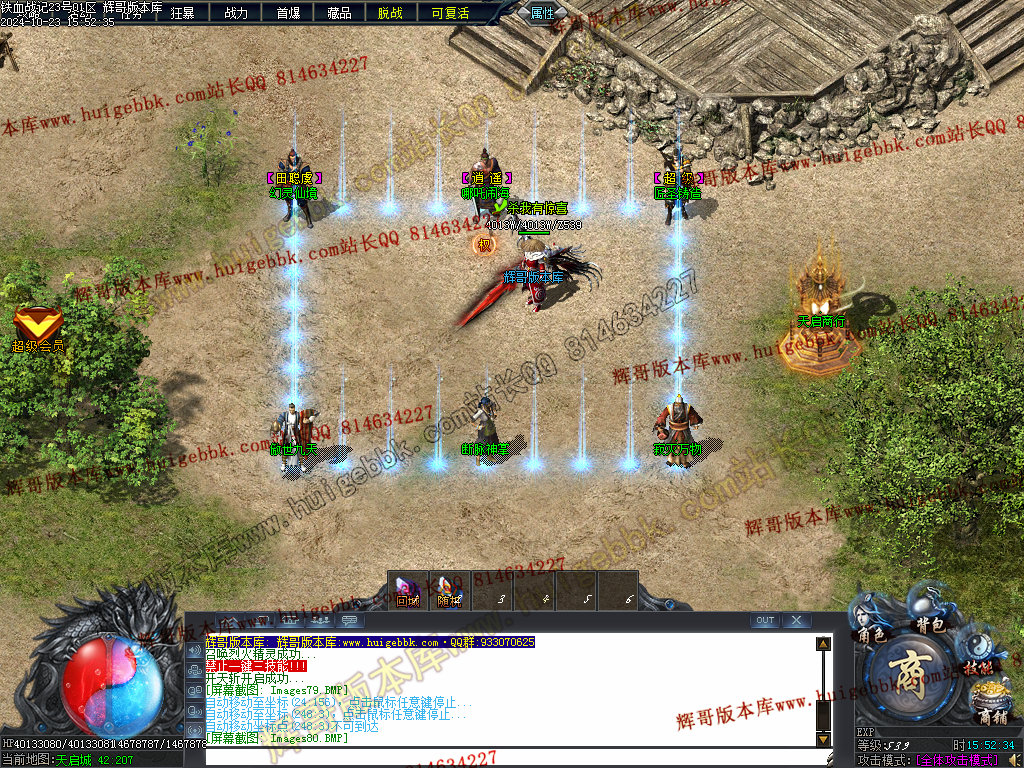
Task: Click the OUT button above the chat
Action: coord(765,620)
